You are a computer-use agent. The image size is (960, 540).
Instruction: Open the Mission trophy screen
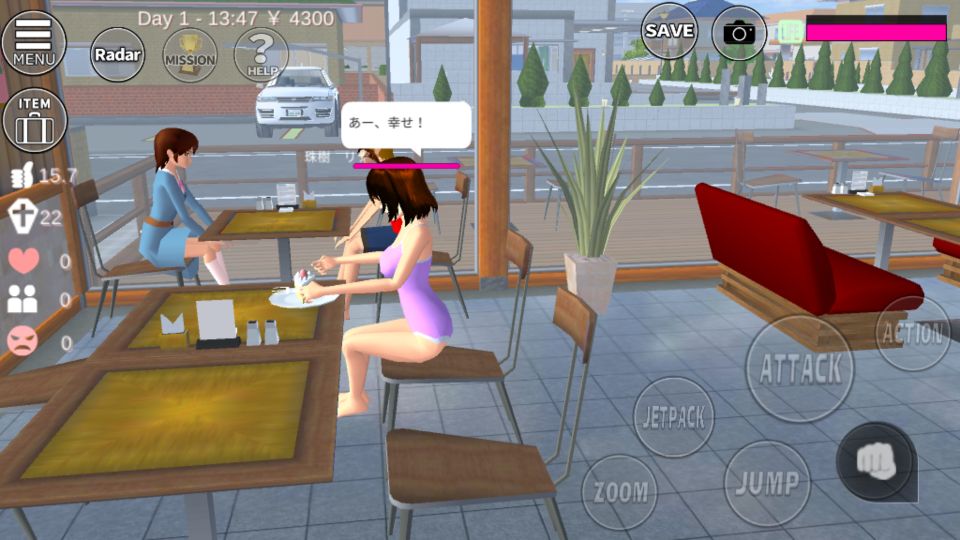189,55
